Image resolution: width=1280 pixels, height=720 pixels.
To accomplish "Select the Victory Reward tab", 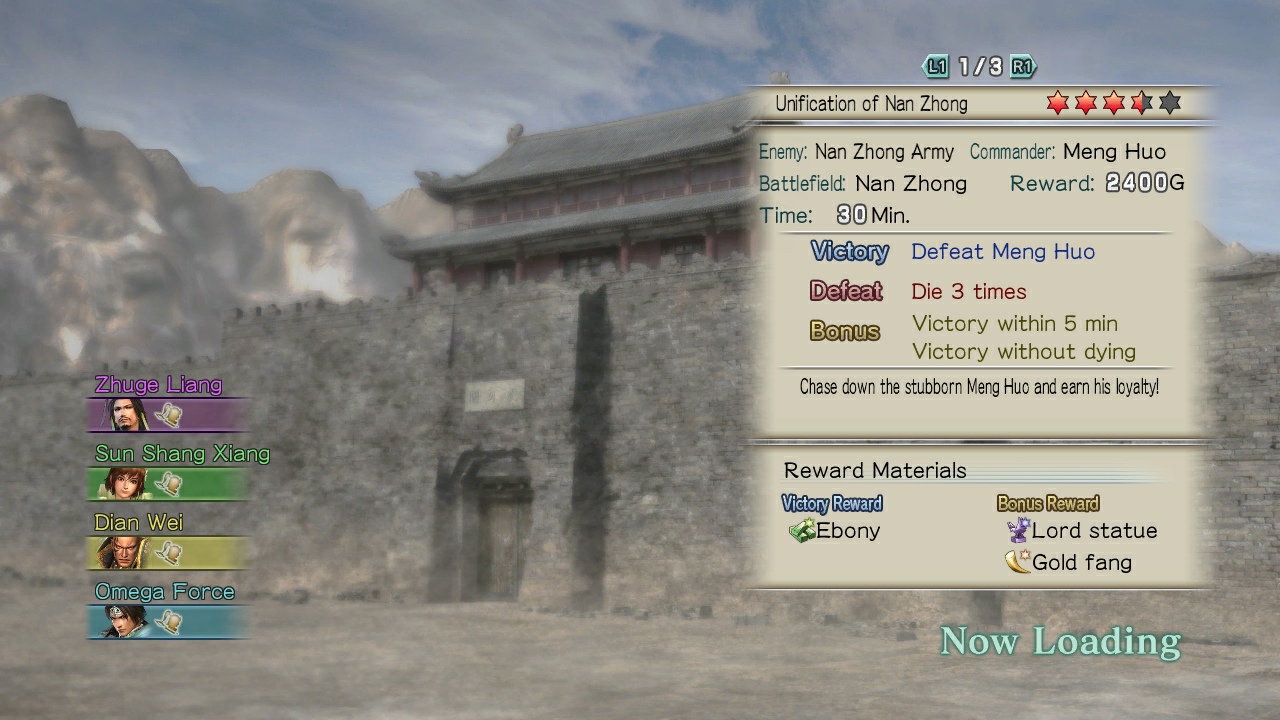I will pos(833,503).
